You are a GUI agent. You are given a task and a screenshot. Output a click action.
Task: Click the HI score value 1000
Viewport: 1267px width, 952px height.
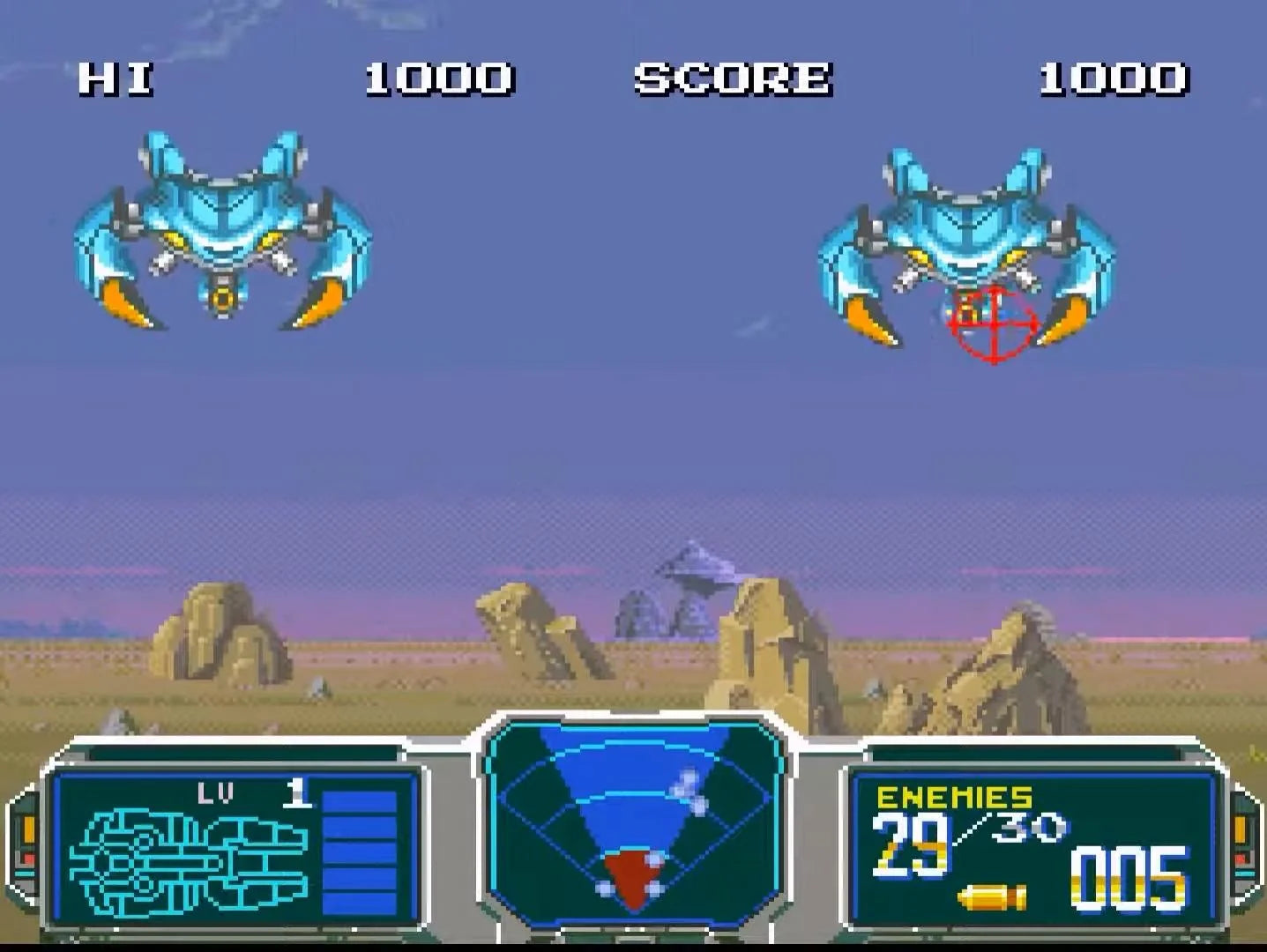coord(438,79)
